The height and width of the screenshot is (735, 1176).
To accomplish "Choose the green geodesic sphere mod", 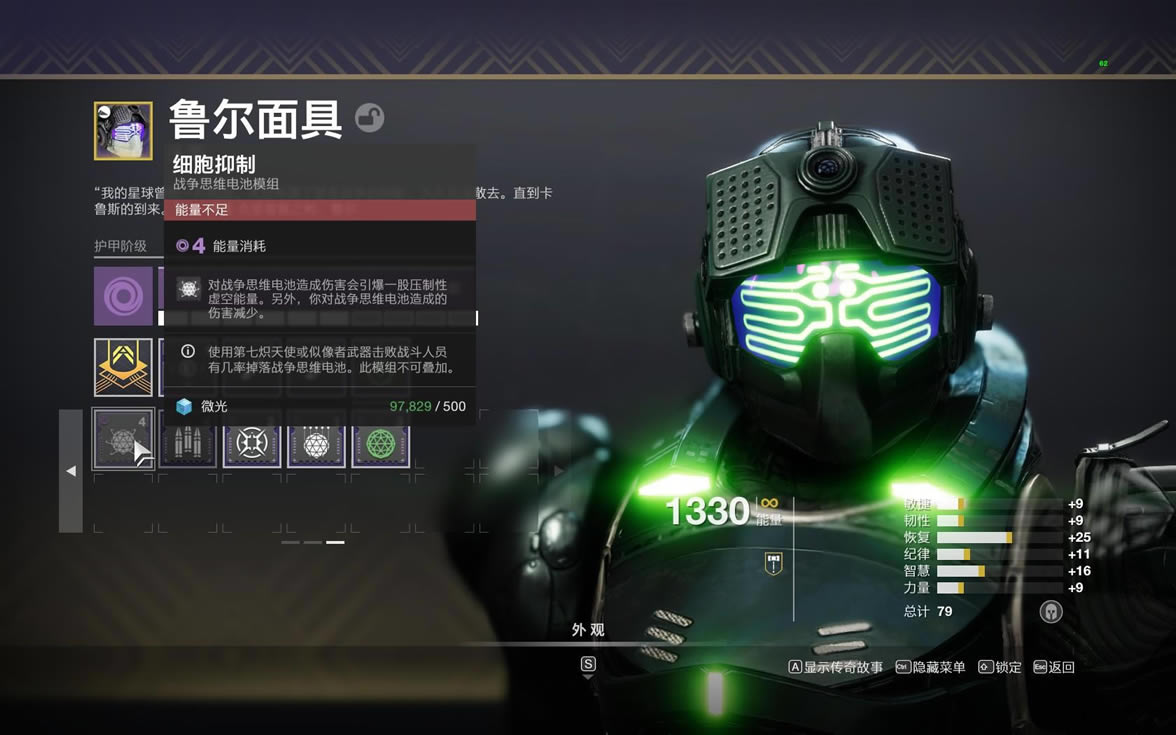I will click(x=380, y=441).
